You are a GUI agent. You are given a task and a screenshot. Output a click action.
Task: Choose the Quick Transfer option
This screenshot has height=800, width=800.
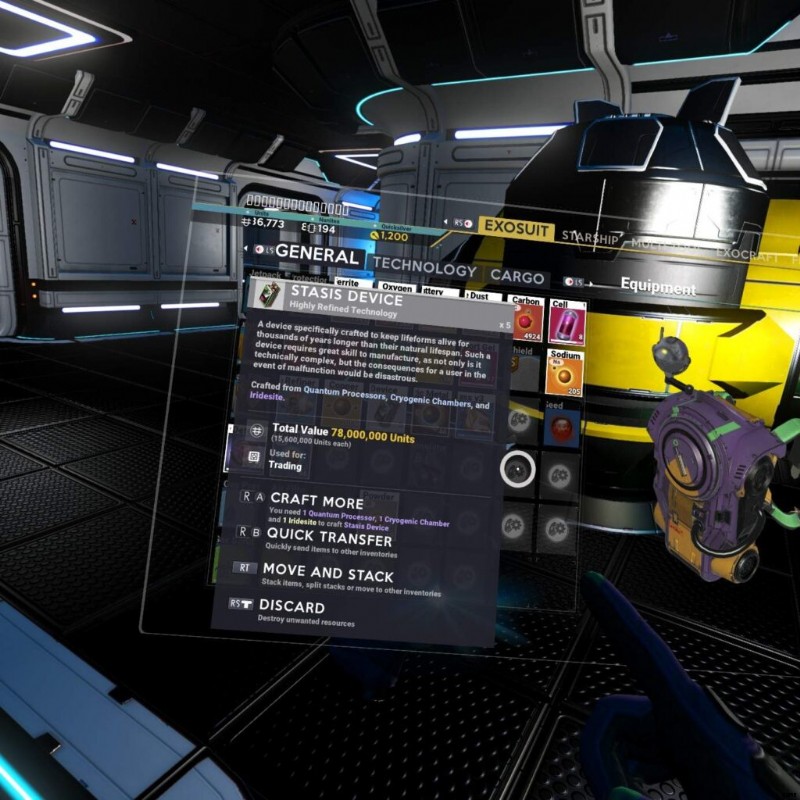click(328, 538)
